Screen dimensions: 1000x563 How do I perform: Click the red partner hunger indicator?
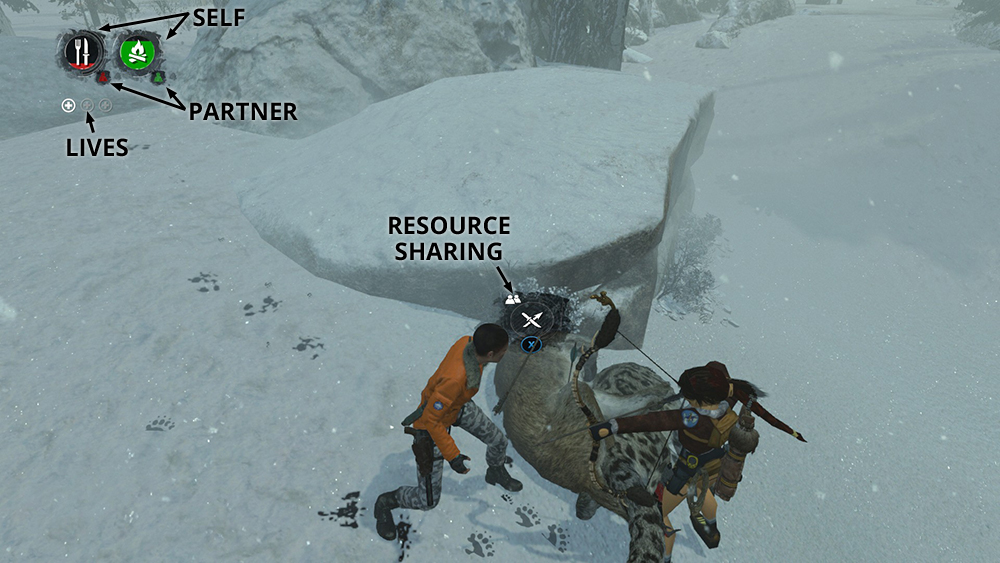click(x=102, y=77)
